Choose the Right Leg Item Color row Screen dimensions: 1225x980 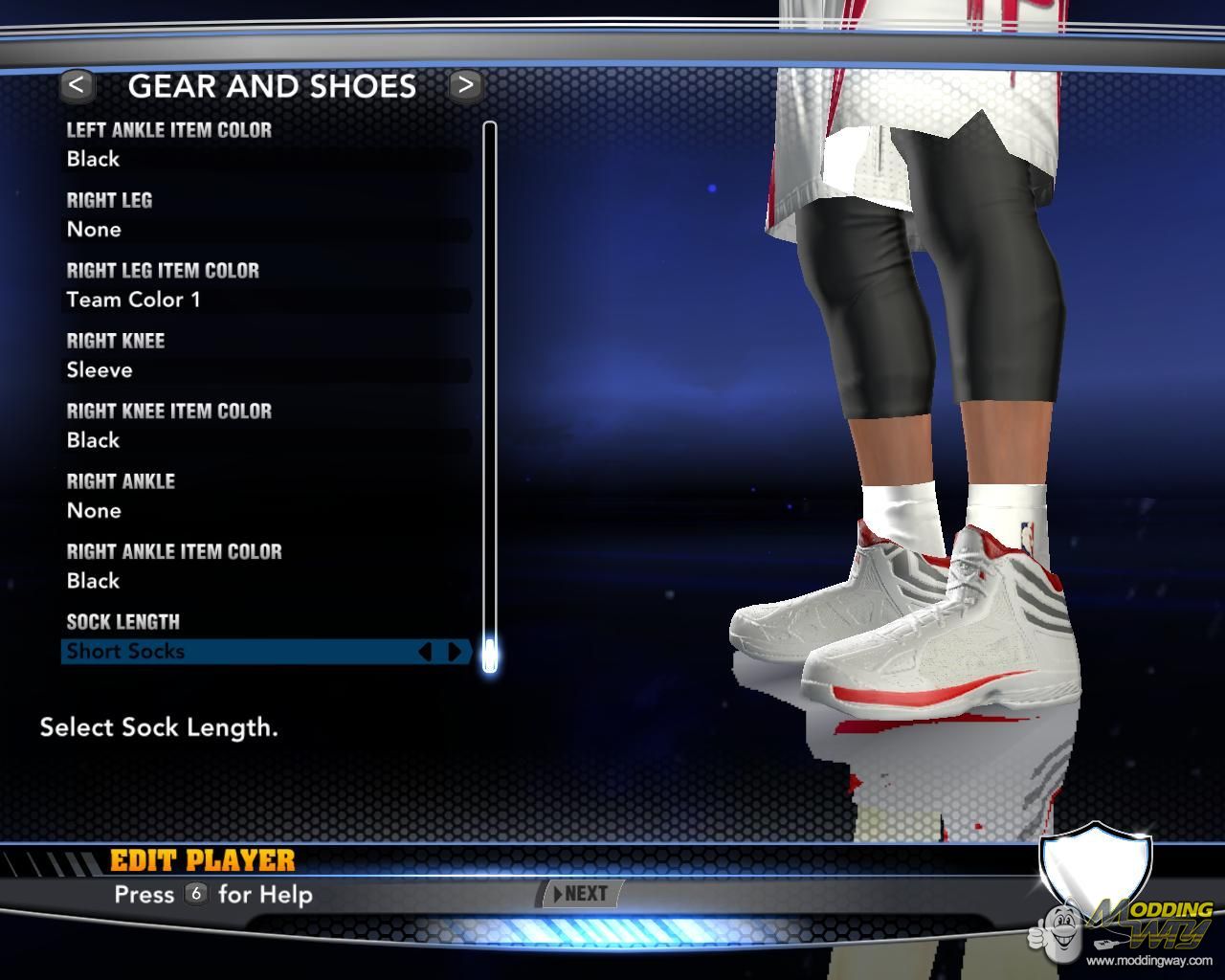point(266,300)
